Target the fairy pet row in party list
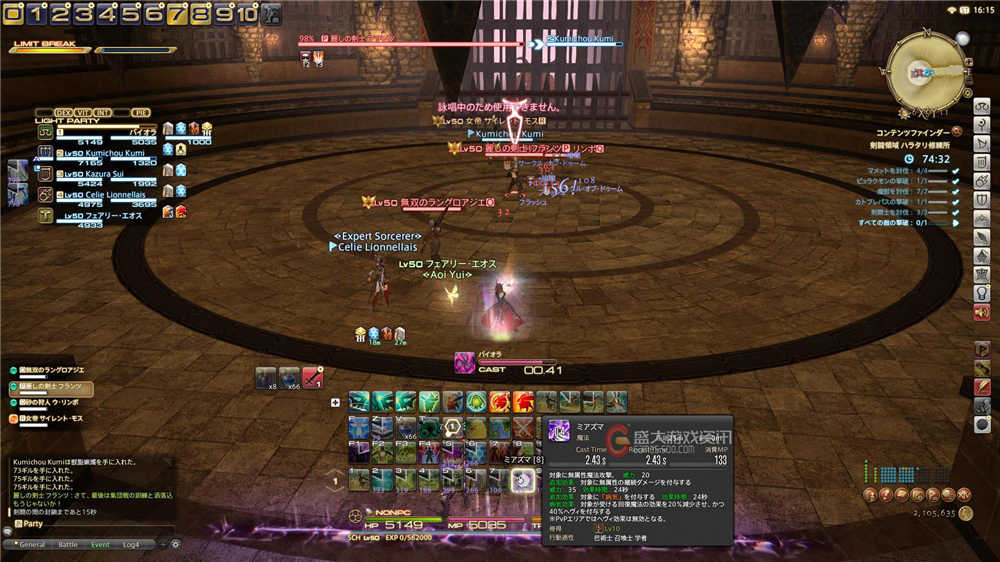Image resolution: width=1000 pixels, height=562 pixels. point(100,214)
